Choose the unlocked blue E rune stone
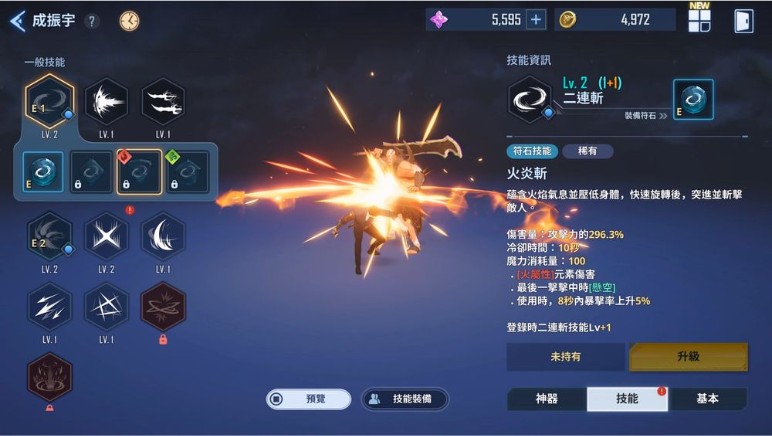 (43, 171)
